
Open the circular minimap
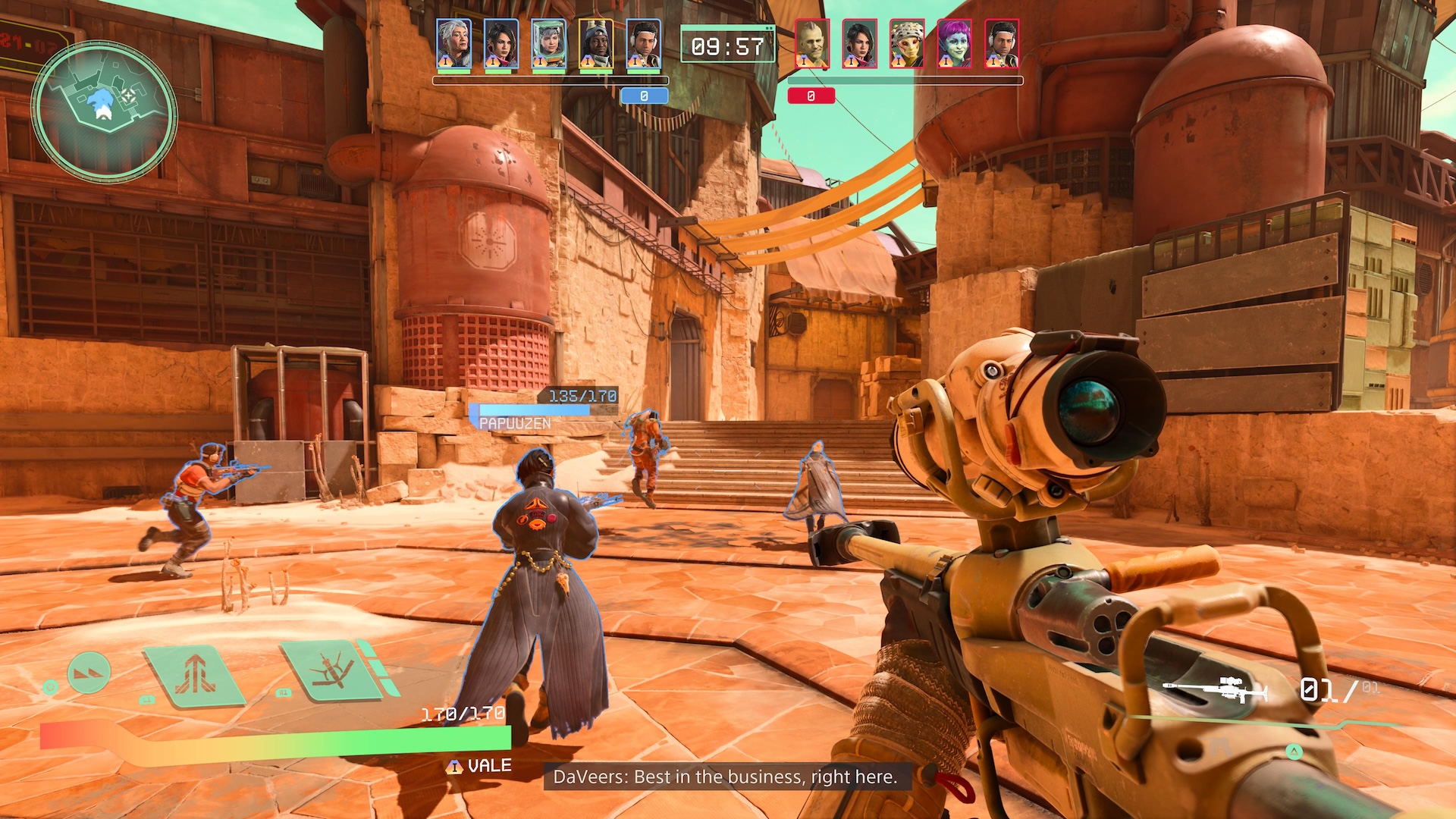tap(105, 111)
